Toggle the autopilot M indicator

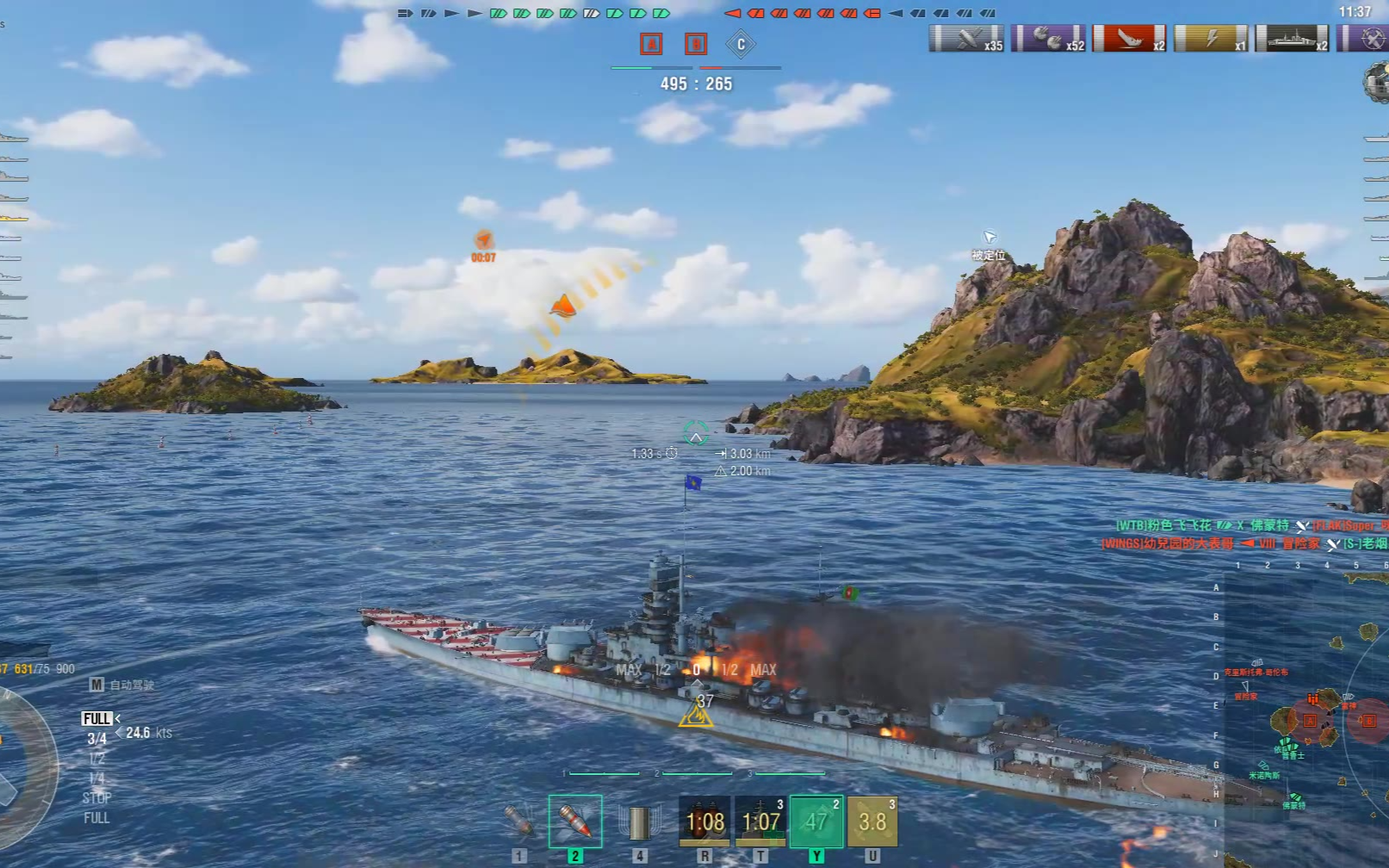[96, 685]
